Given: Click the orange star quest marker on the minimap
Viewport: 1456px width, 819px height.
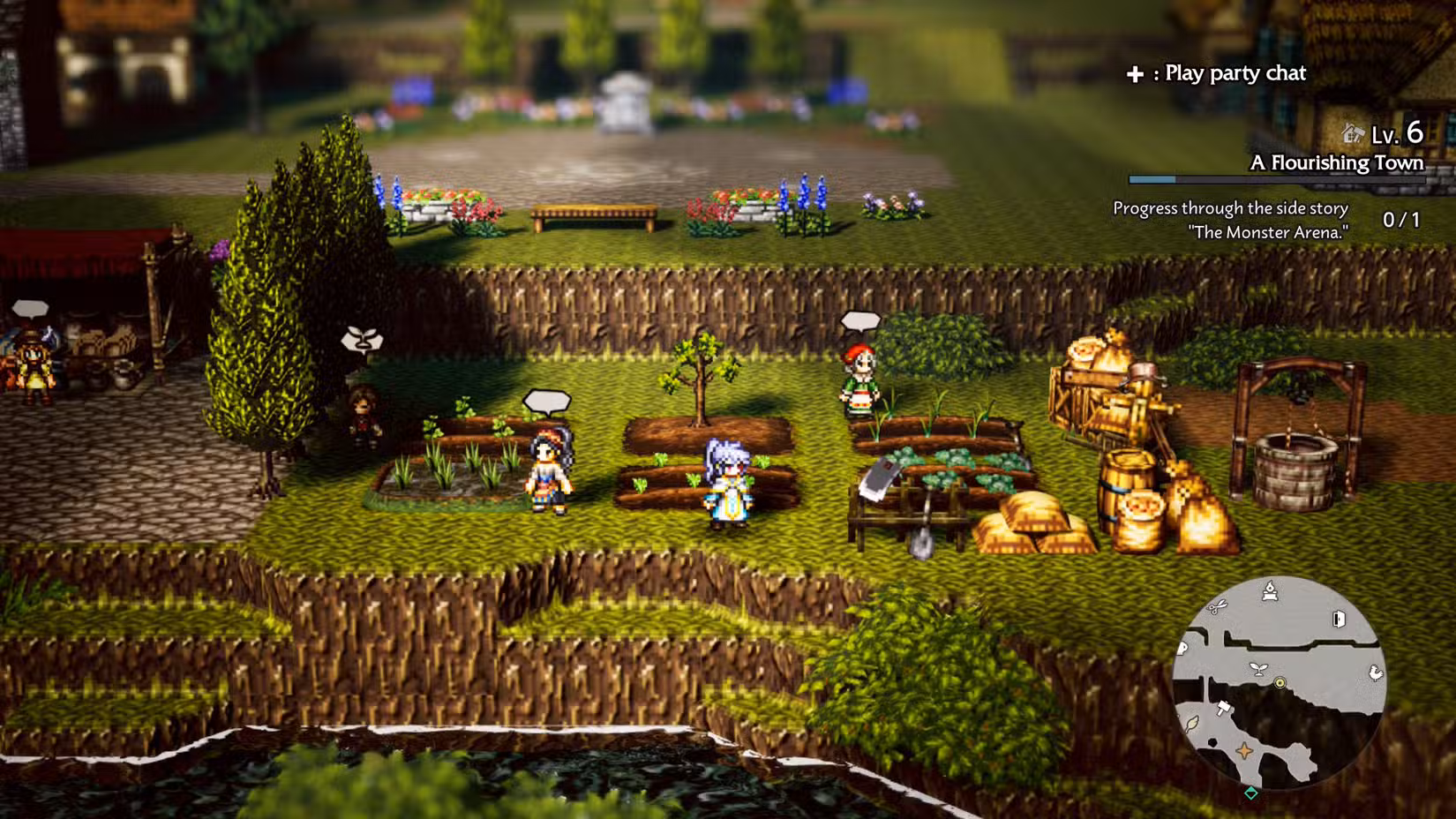Looking at the screenshot, I should (1244, 751).
